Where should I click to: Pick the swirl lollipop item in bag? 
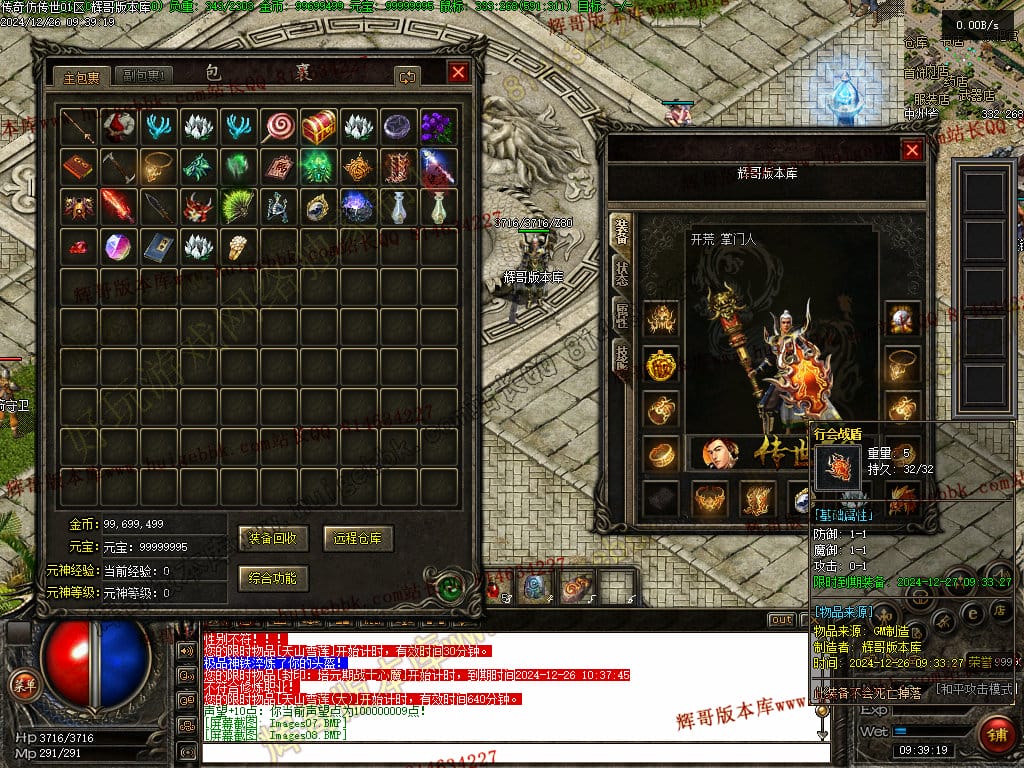(278, 127)
